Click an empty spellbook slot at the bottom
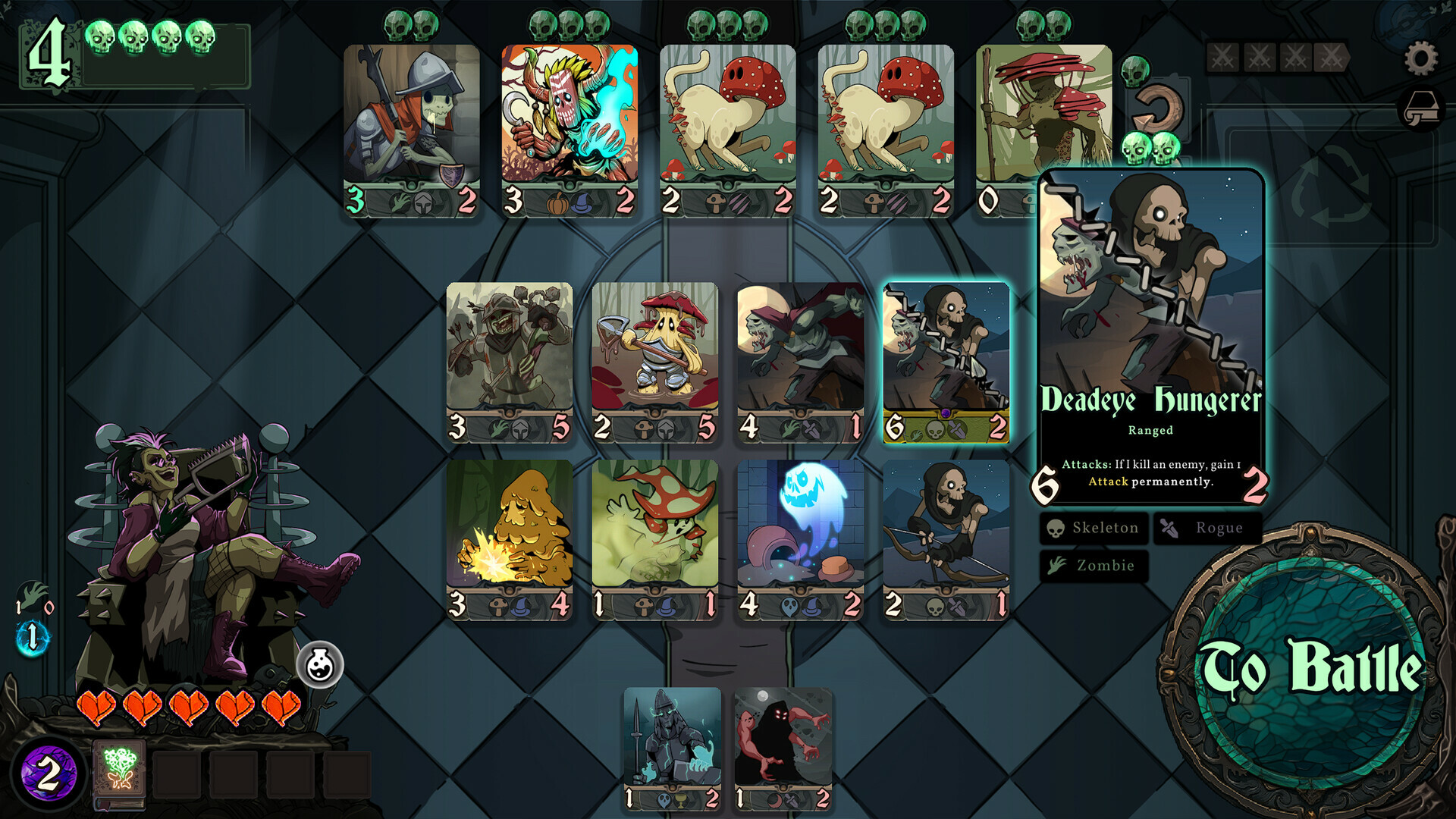The width and height of the screenshot is (1456, 819). click(x=176, y=776)
